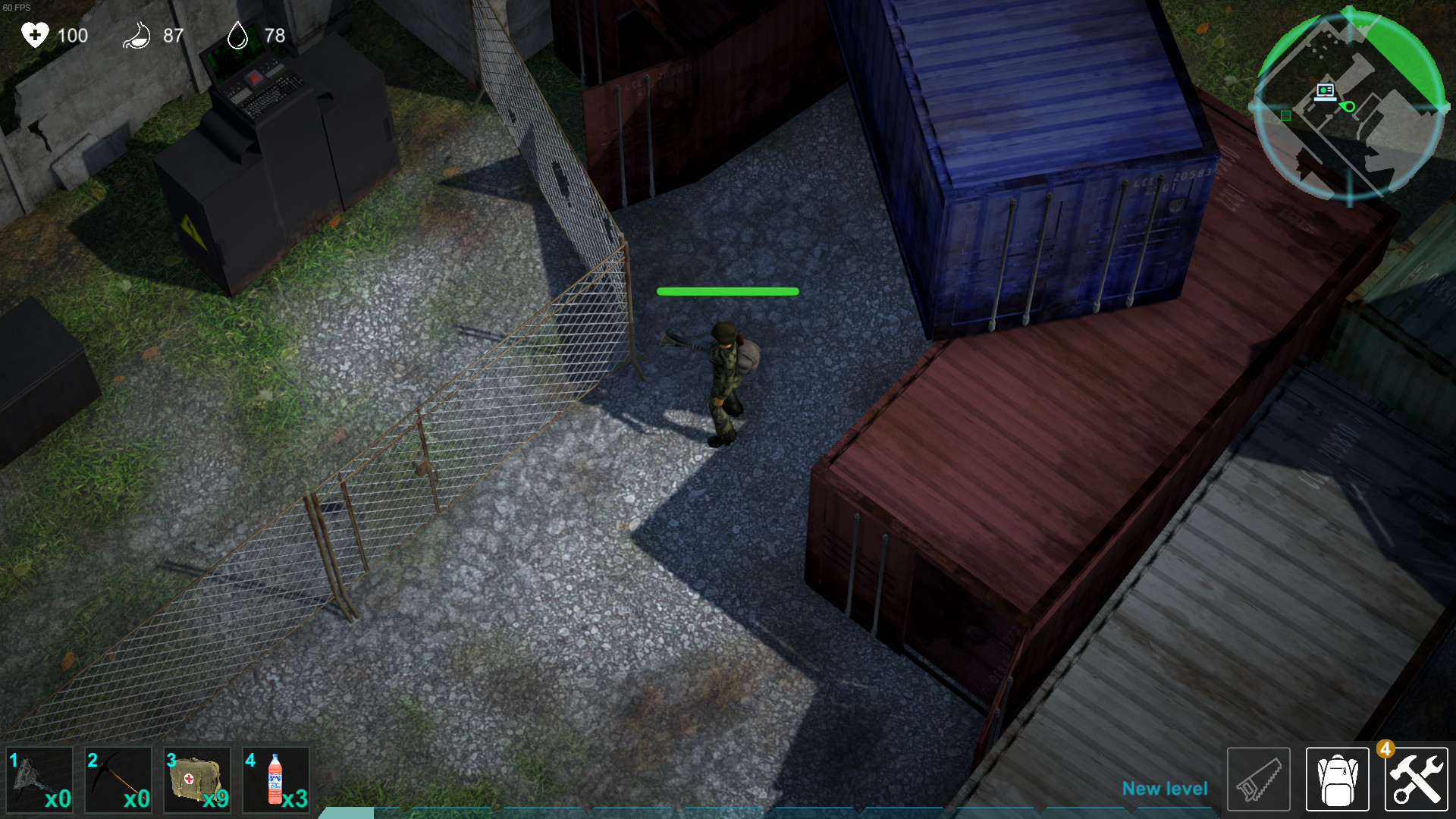Select the grappling tool in hotbar slot 1
1456x819 pixels.
point(39,779)
